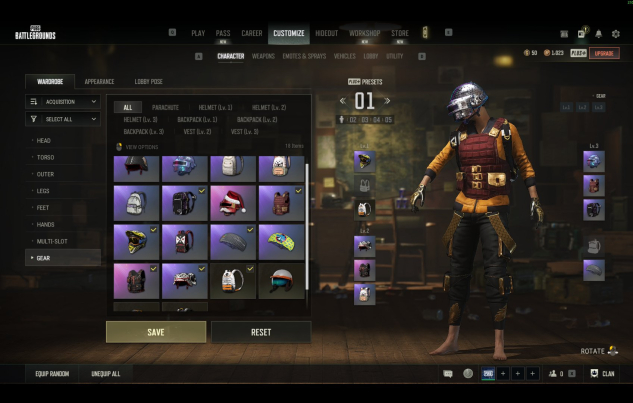633x403 pixels.
Task: Switch to the Appearance tab
Action: point(99,81)
